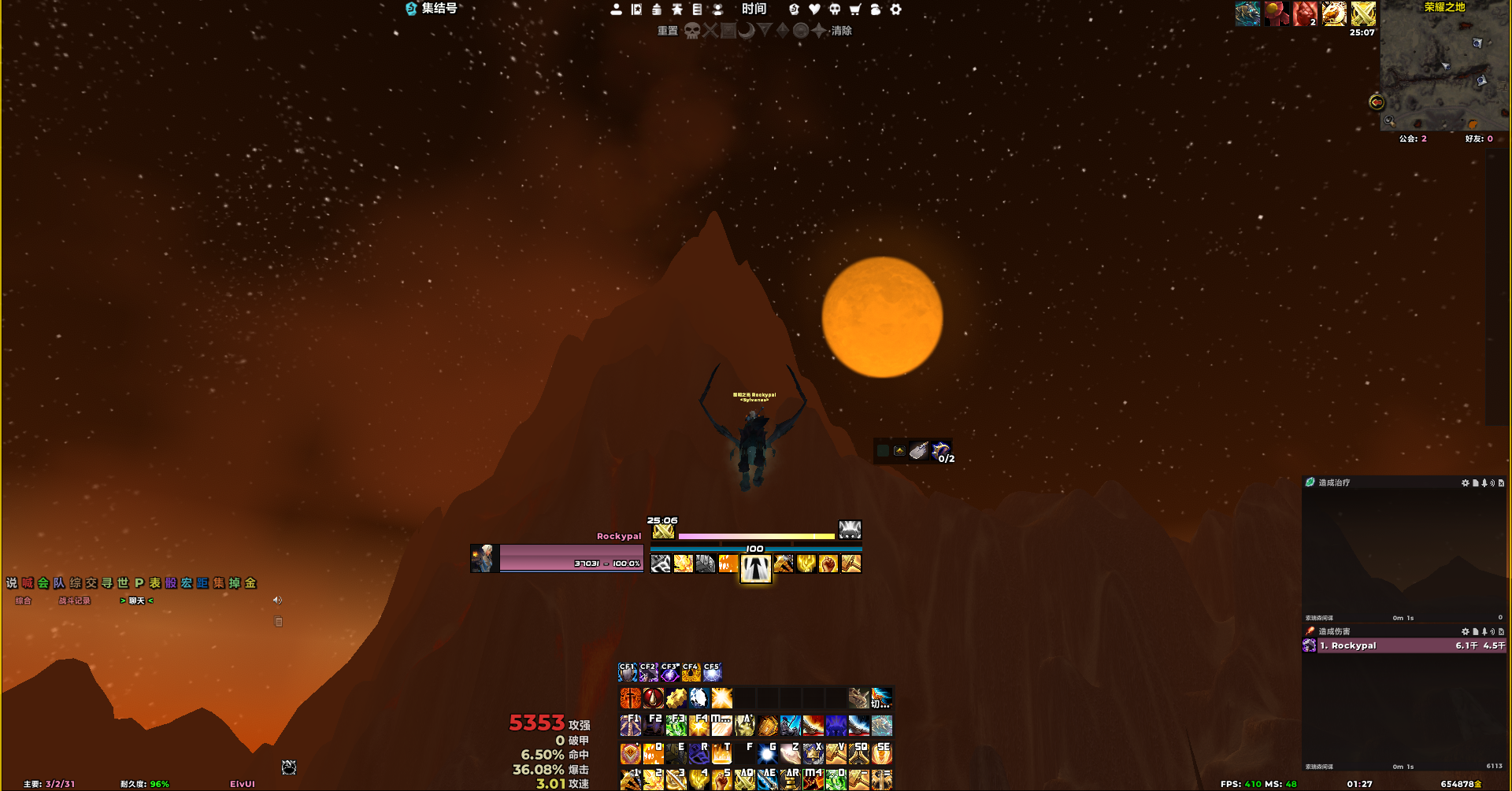Choose the 队 party chat channel button
The height and width of the screenshot is (791, 1512).
click(x=59, y=583)
